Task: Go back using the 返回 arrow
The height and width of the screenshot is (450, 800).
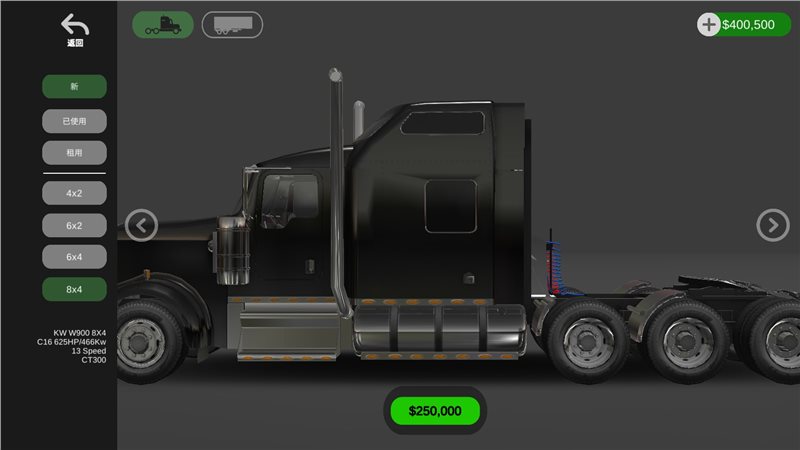Action: [x=74, y=29]
